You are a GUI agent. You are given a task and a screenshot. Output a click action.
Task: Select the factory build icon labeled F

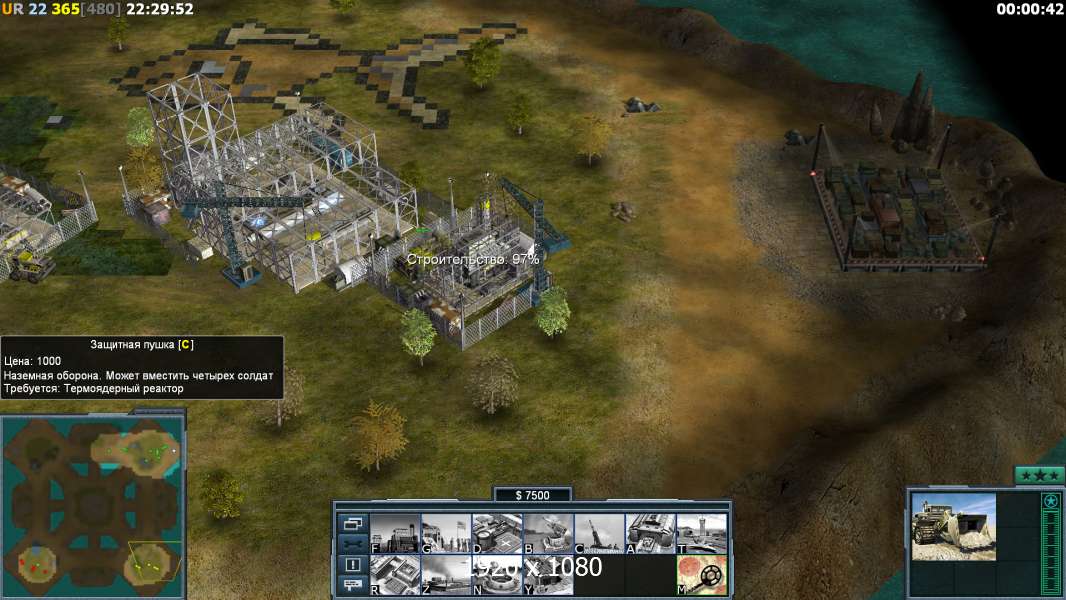395,534
